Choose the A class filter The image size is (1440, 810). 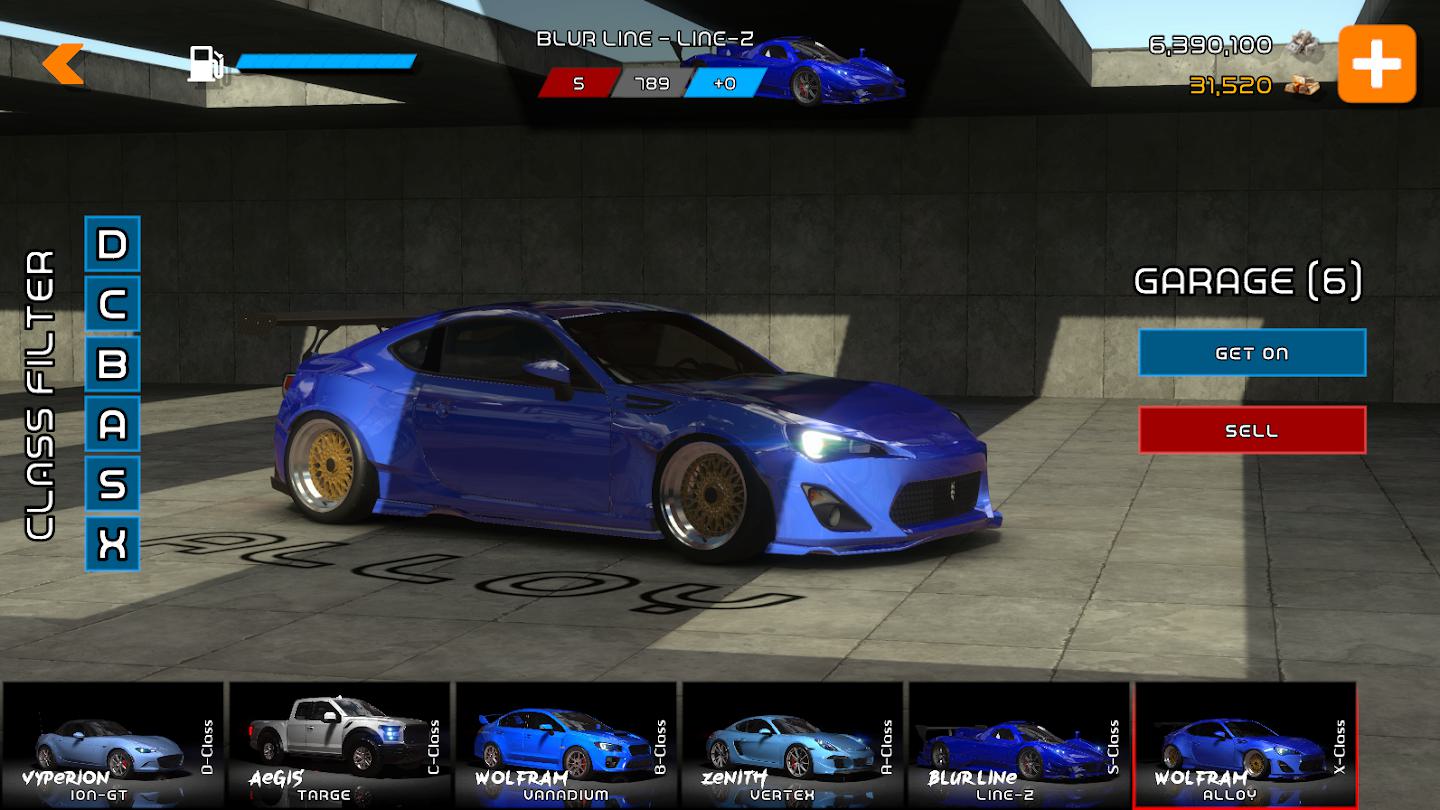[x=112, y=424]
